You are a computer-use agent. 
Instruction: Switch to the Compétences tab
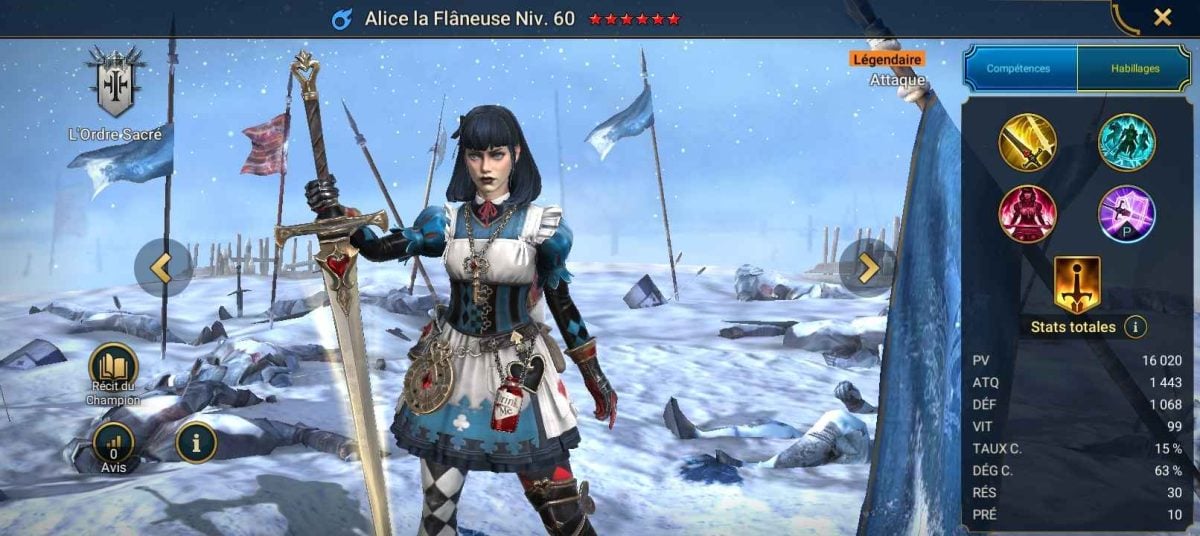pyautogui.click(x=1018, y=69)
